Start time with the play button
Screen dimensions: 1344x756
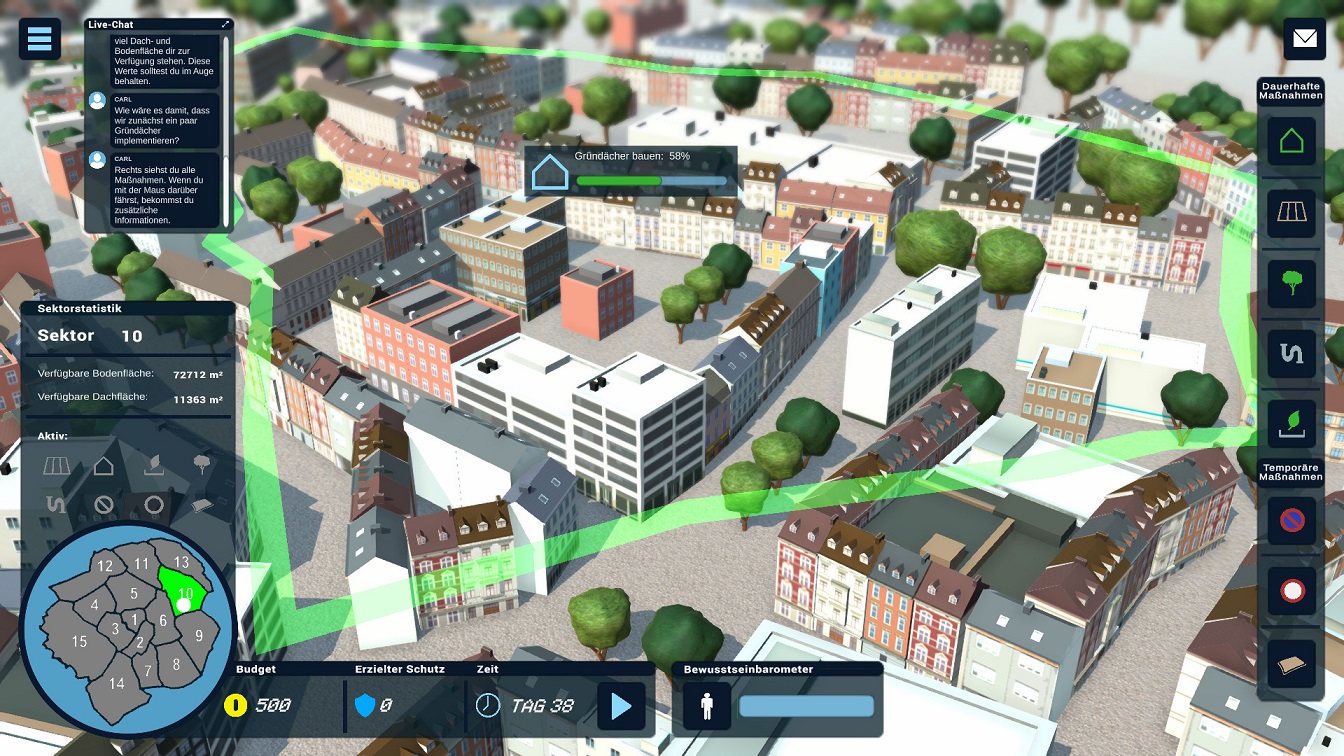click(x=621, y=706)
